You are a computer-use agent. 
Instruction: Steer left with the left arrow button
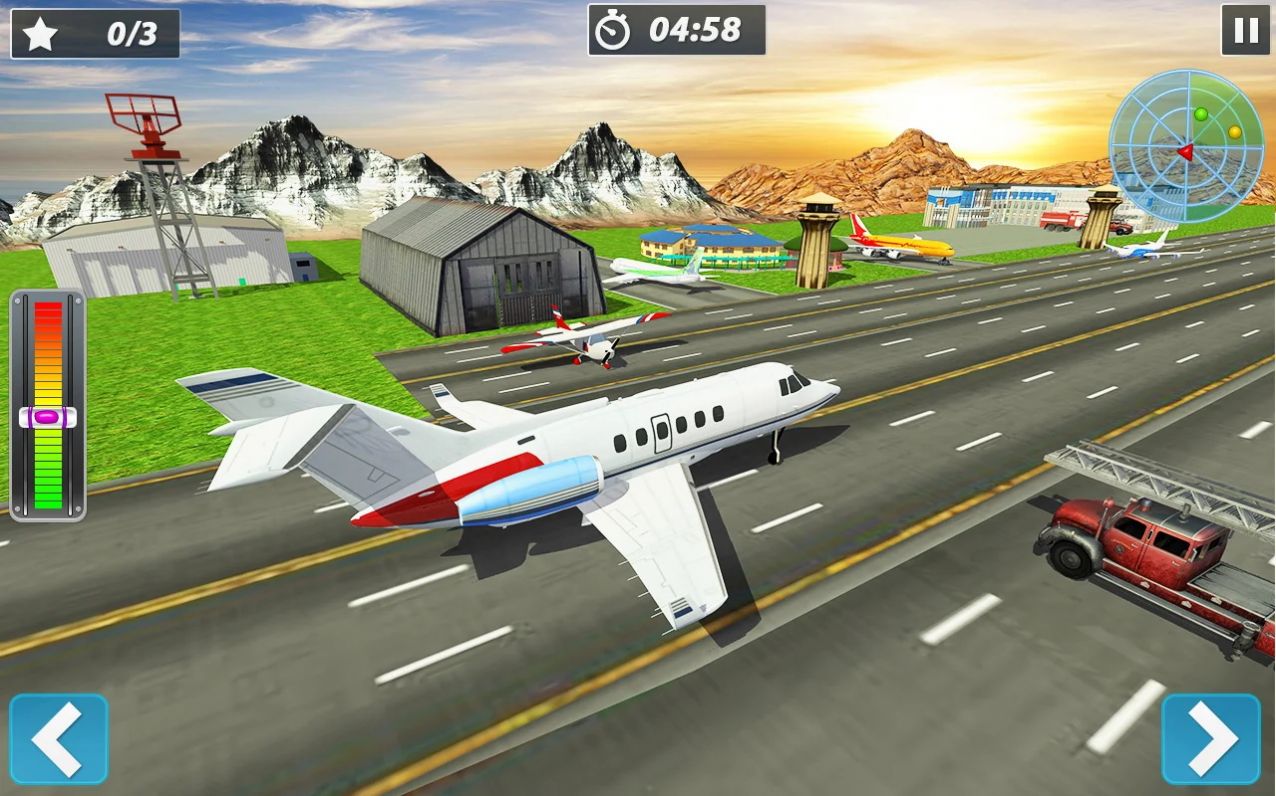point(58,739)
